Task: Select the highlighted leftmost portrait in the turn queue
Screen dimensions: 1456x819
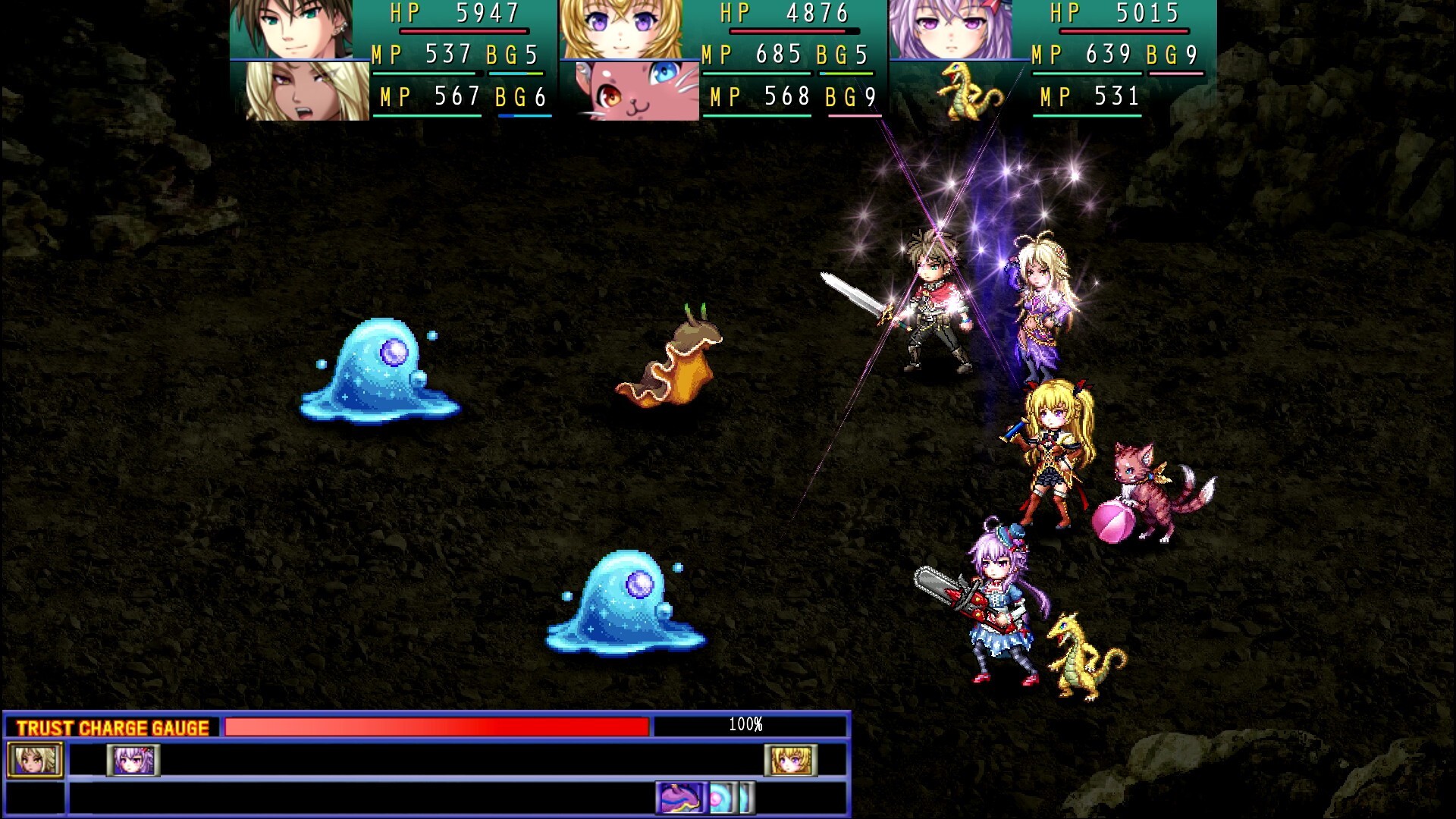Action: point(34,759)
